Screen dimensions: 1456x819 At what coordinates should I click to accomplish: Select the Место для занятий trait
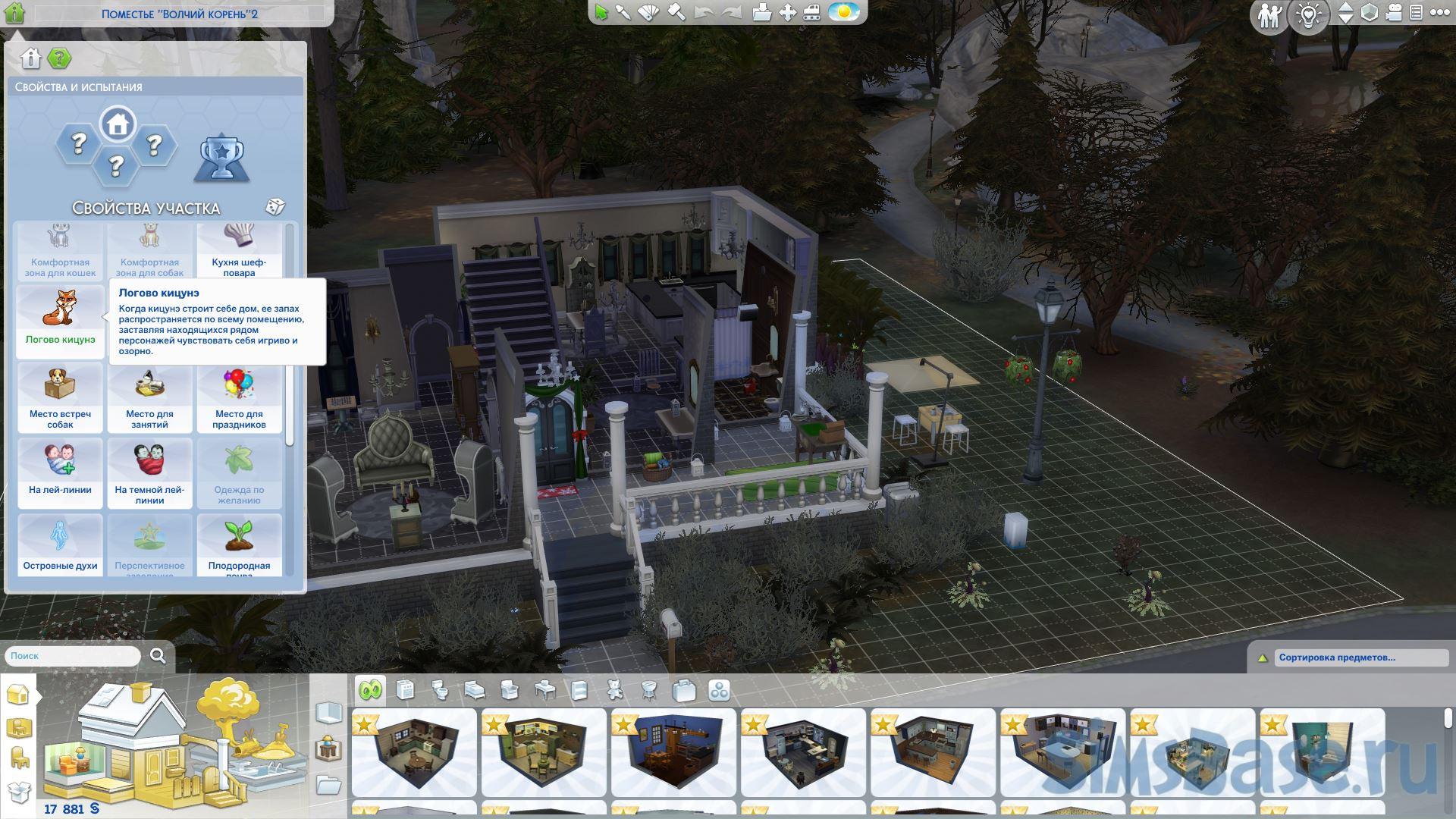149,397
